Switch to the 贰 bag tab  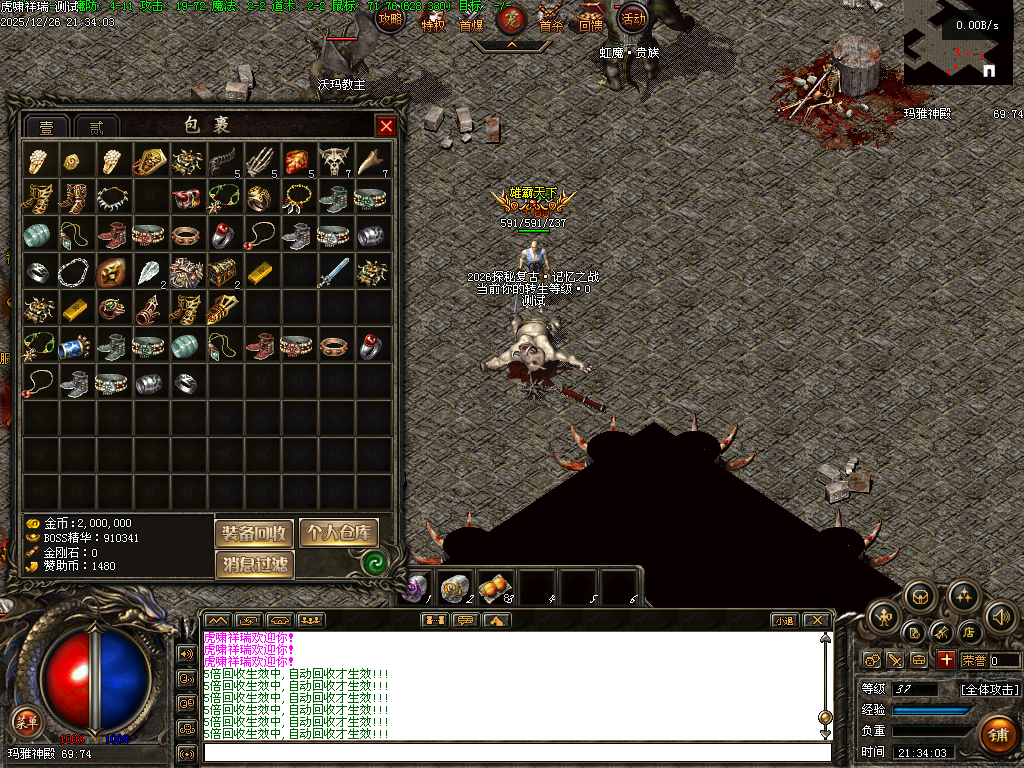96,127
